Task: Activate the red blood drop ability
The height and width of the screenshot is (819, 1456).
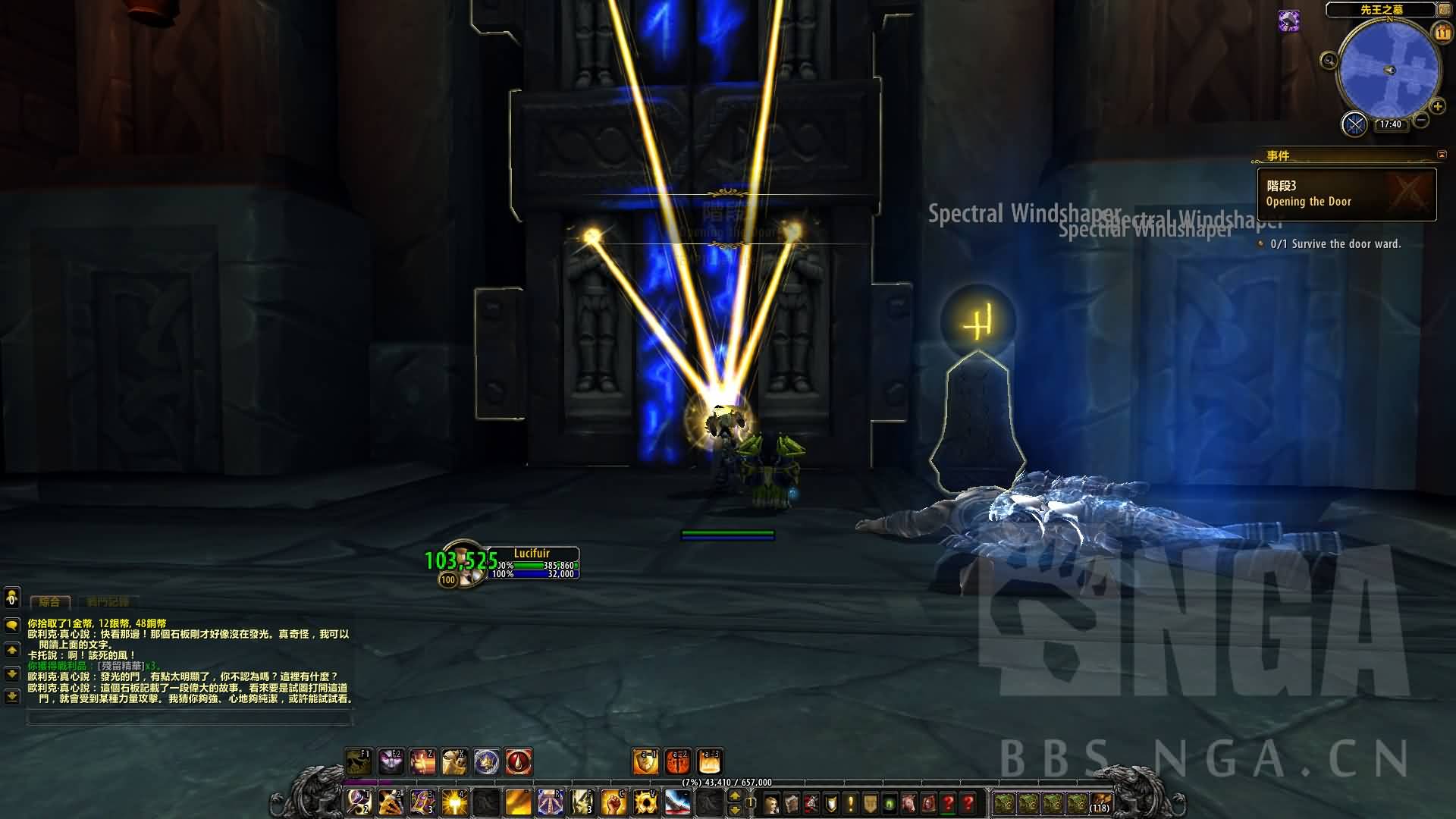Action: tap(519, 761)
